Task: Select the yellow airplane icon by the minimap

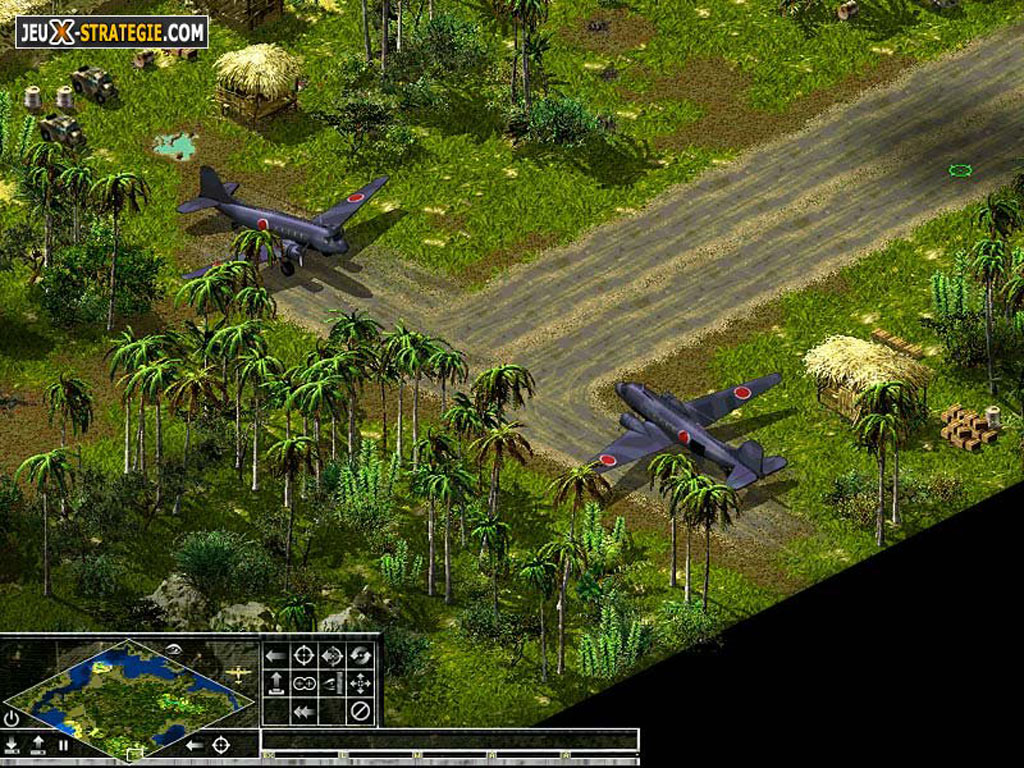Action: [238, 673]
